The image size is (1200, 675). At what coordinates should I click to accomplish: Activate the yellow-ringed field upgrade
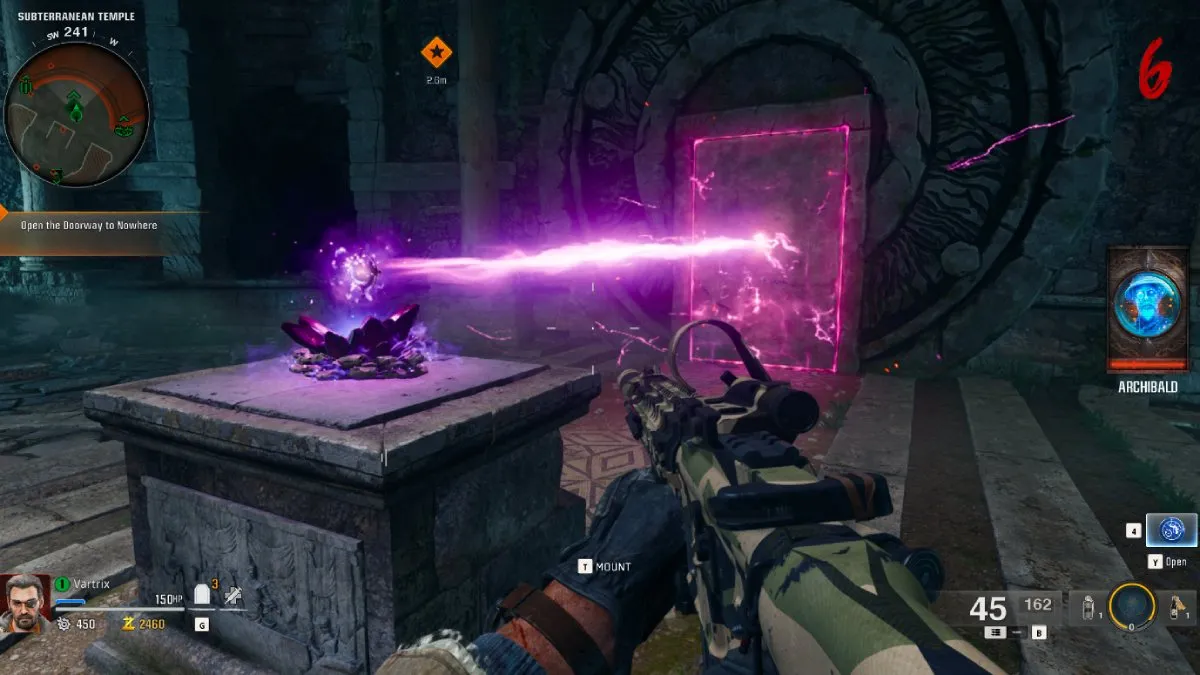tap(1132, 605)
